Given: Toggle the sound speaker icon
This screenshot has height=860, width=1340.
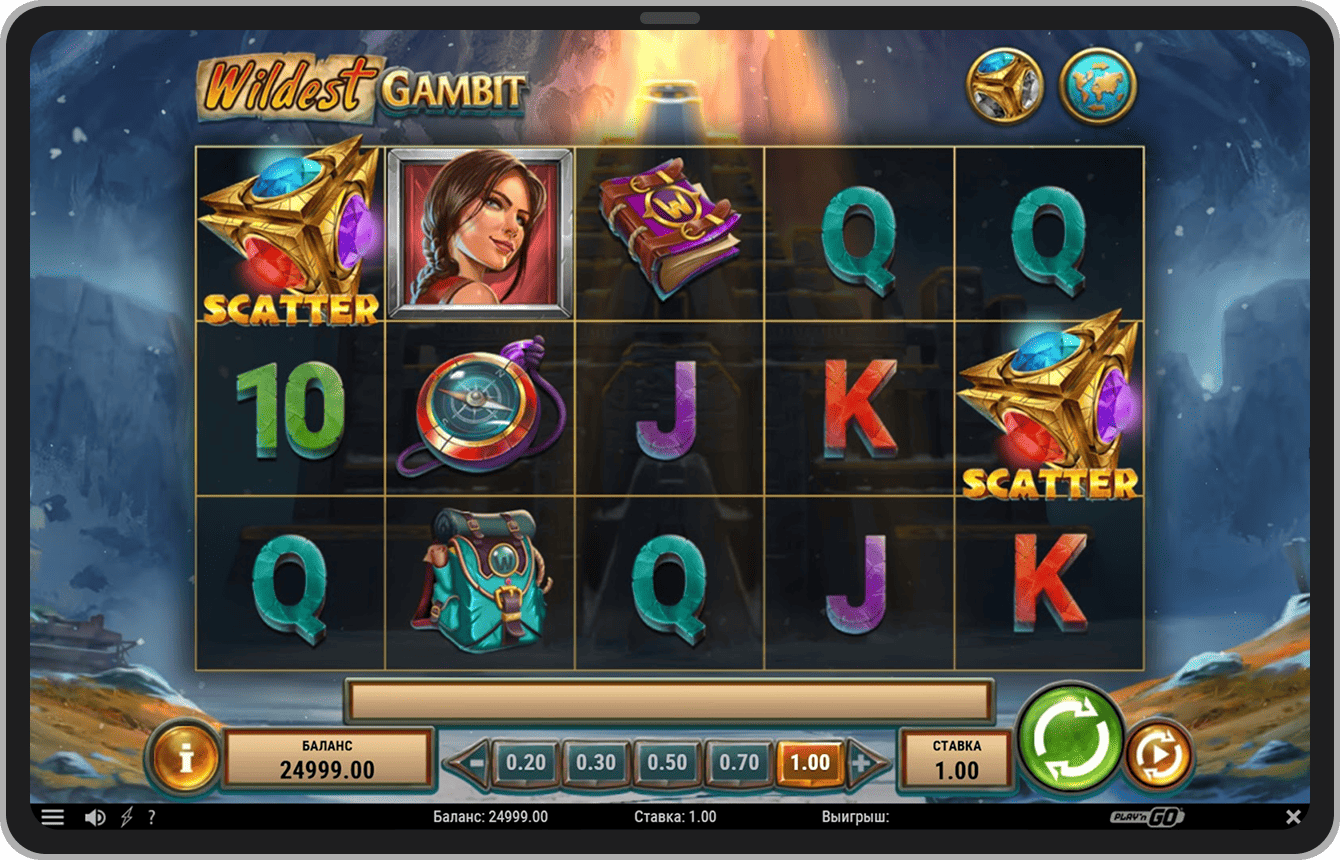Looking at the screenshot, I should click(95, 817).
